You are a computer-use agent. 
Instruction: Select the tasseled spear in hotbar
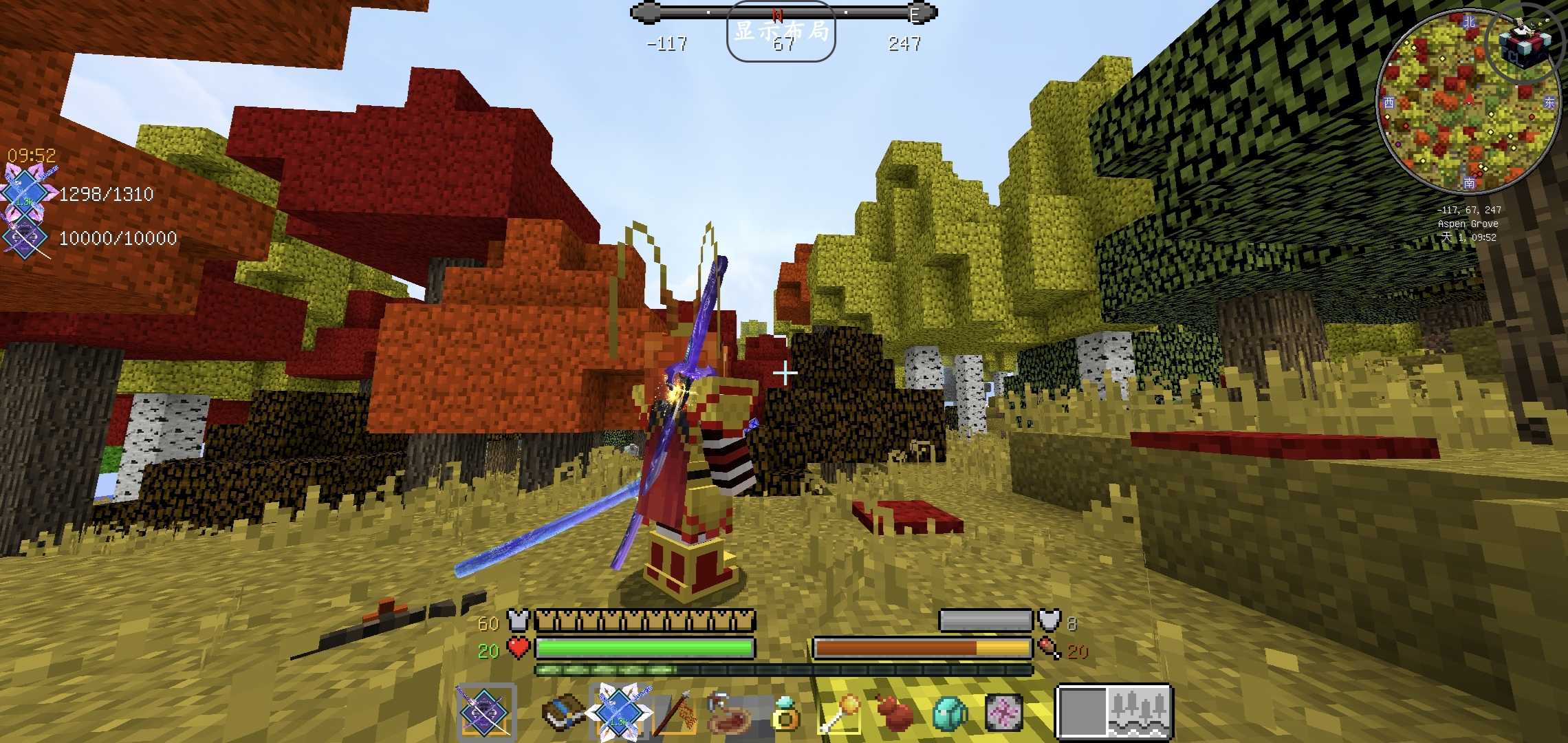pyautogui.click(x=675, y=713)
